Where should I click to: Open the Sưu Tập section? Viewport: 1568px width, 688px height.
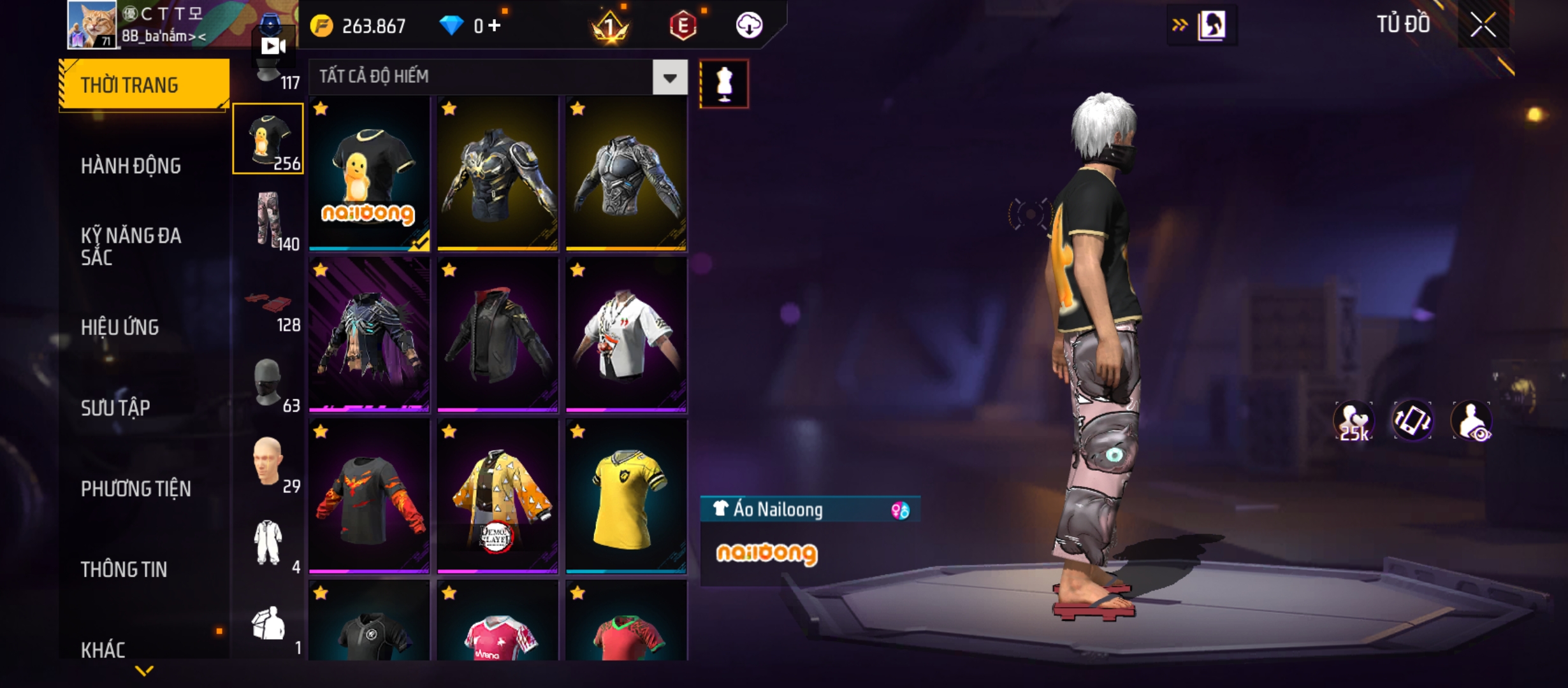click(x=115, y=408)
